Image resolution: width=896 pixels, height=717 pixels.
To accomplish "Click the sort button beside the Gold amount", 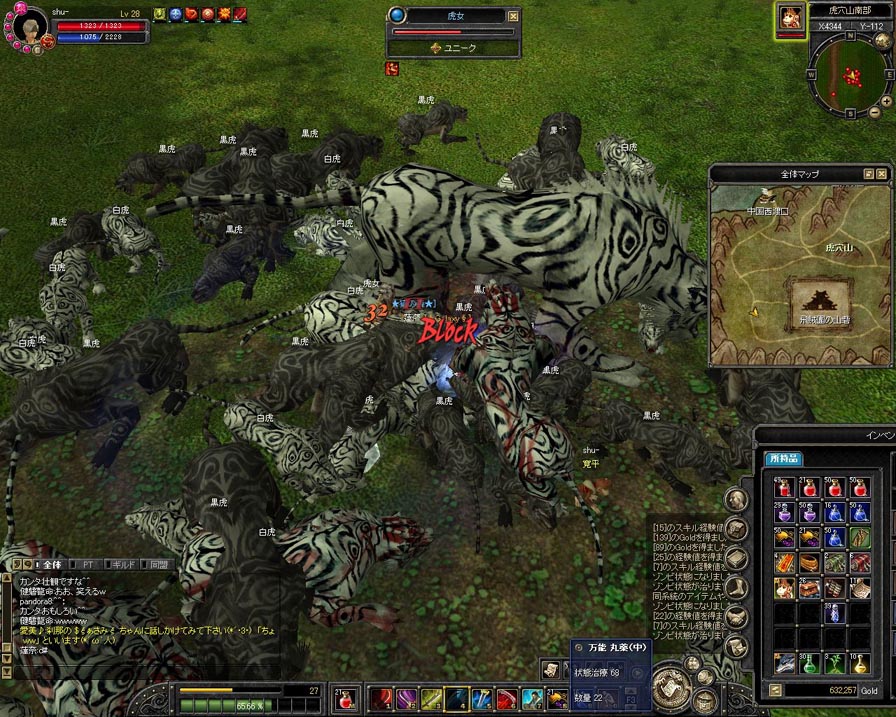I will (x=774, y=690).
